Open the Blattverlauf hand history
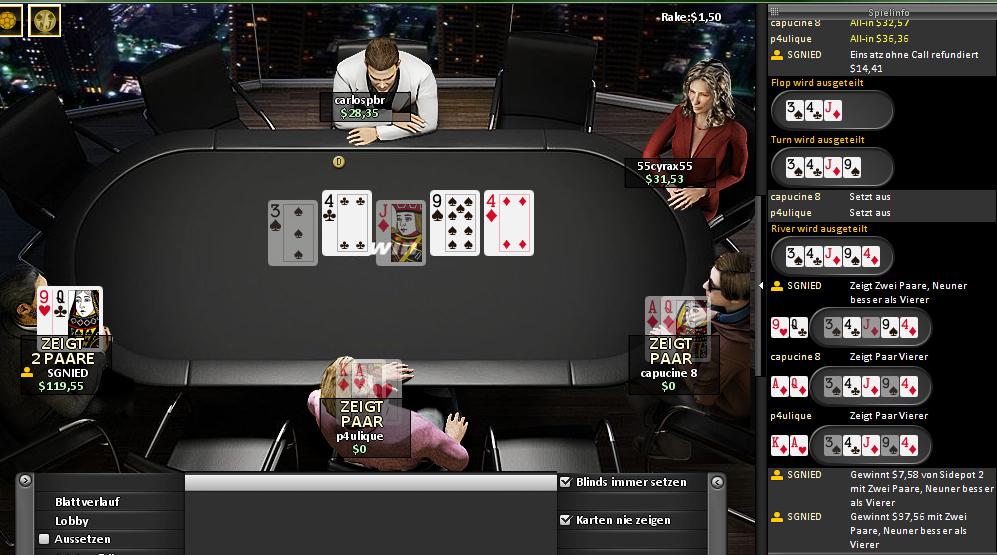This screenshot has width=997, height=555. pyautogui.click(x=88, y=502)
